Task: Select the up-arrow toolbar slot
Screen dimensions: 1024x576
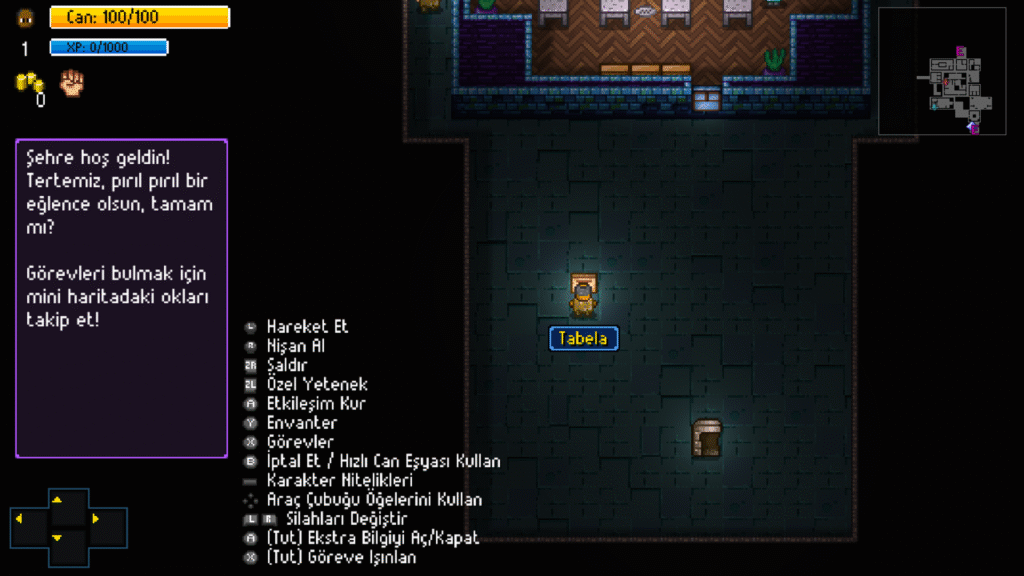Action: 57,499
